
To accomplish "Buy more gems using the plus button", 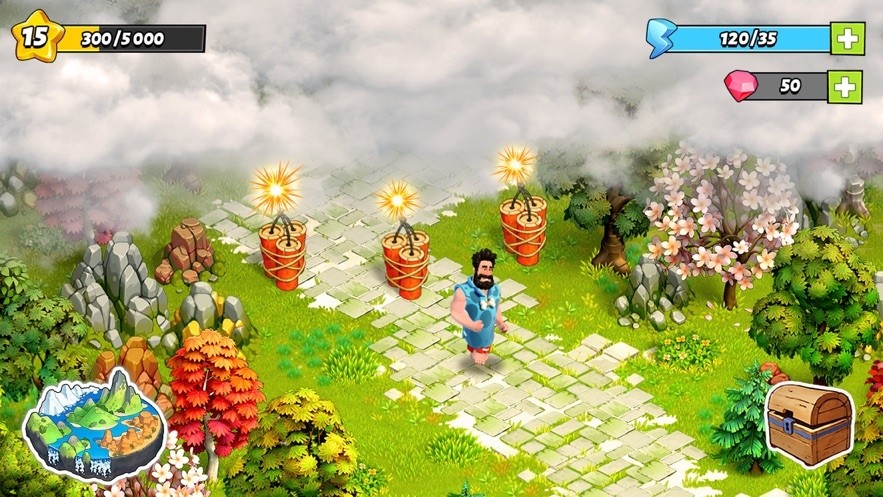I will [845, 86].
